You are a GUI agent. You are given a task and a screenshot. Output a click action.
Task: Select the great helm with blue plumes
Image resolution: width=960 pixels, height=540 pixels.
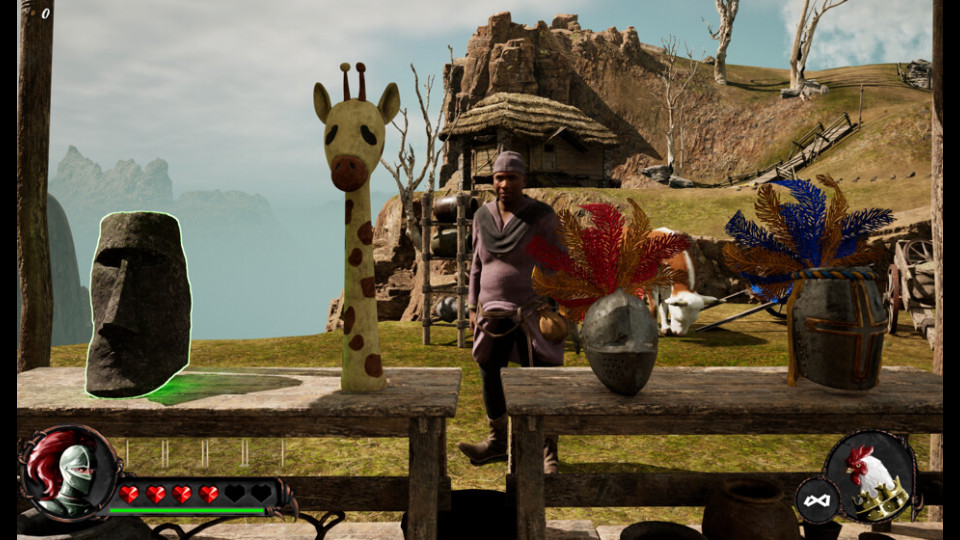coord(838,330)
